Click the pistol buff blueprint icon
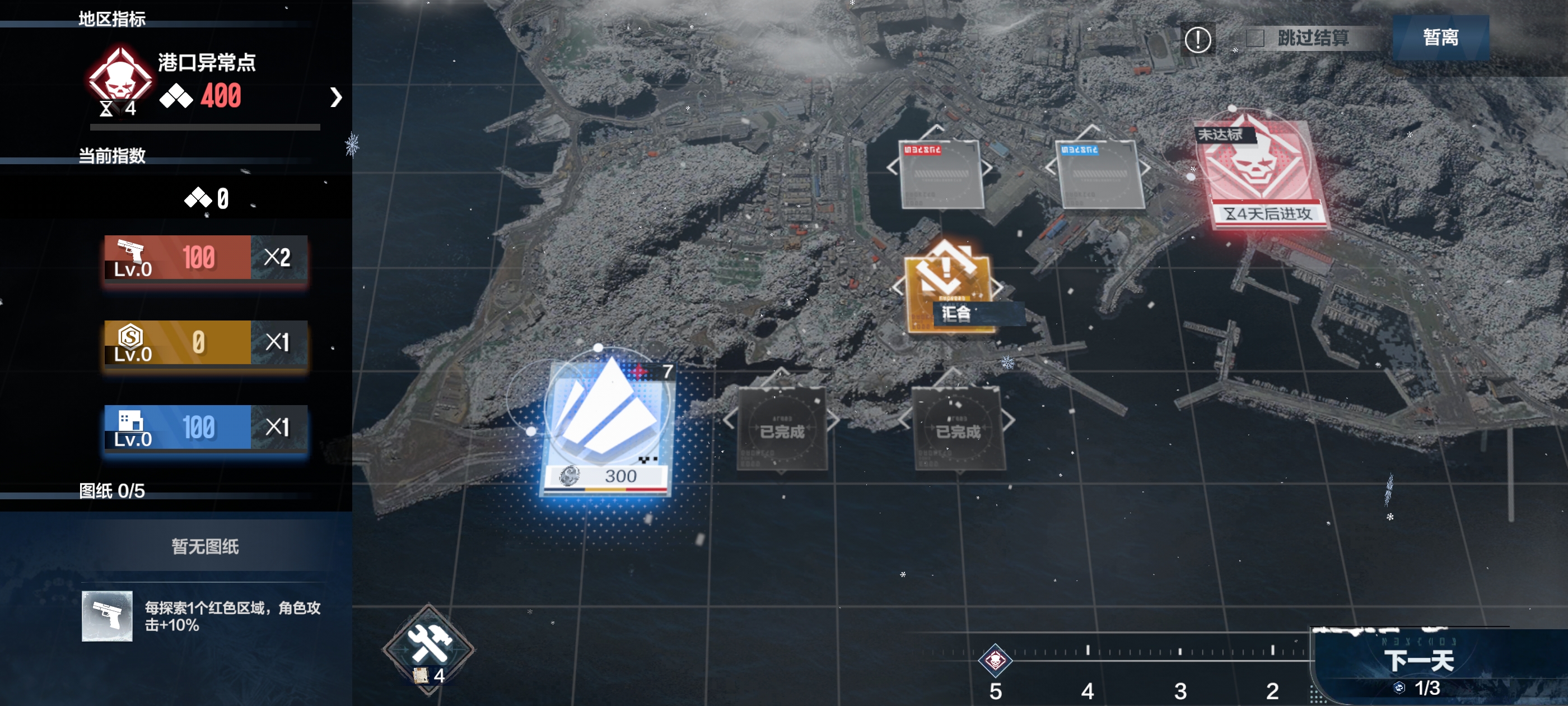The width and height of the screenshot is (1568, 706). (107, 616)
